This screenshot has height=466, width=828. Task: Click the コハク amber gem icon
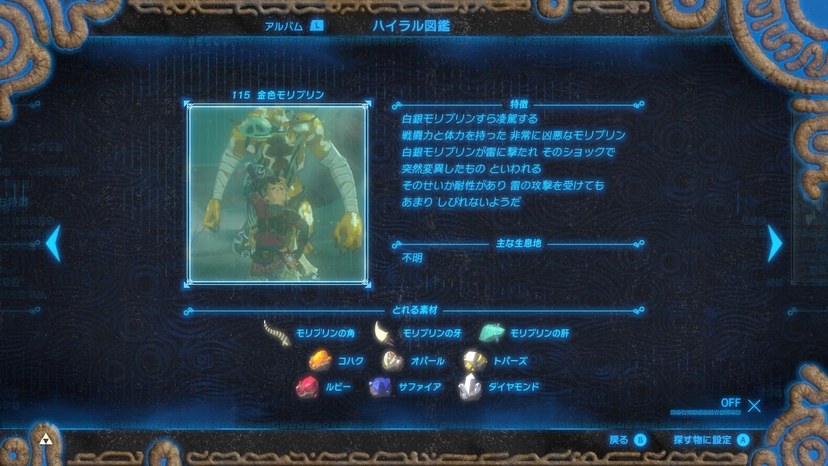320,360
